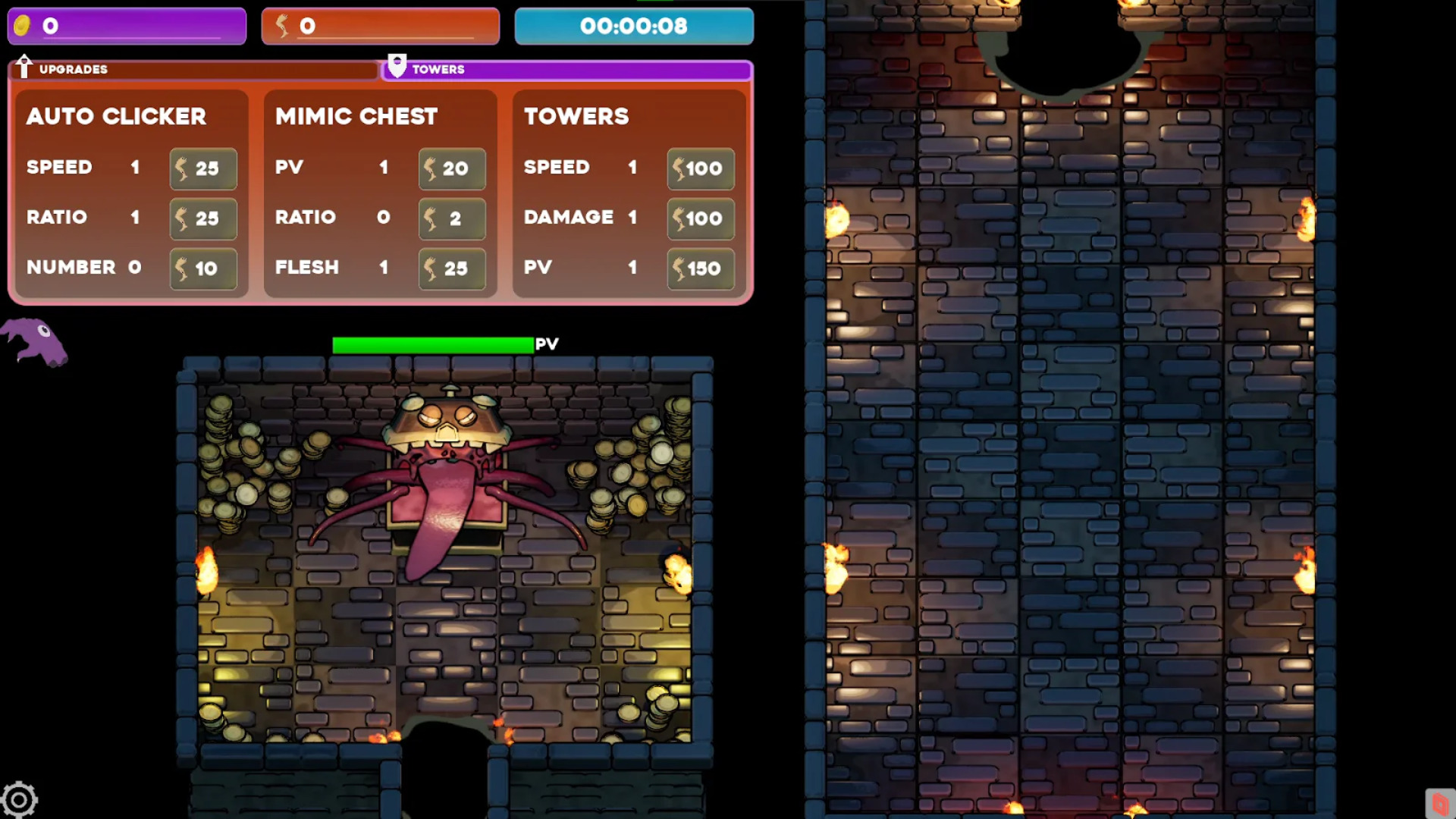Viewport: 1456px width, 819px height.
Task: Buy Towers Damage upgrade
Action: (701, 218)
